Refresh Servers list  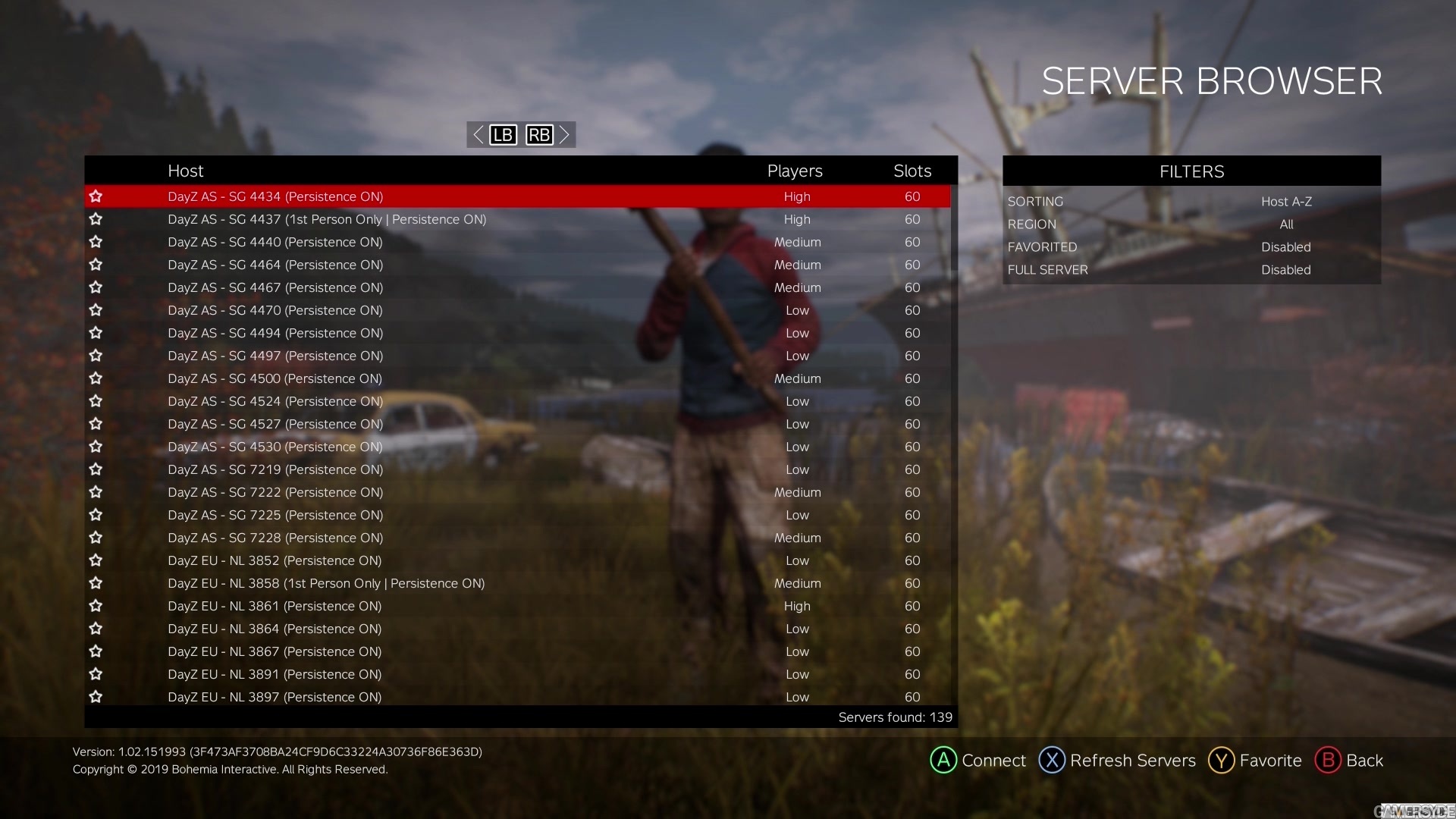1117,760
